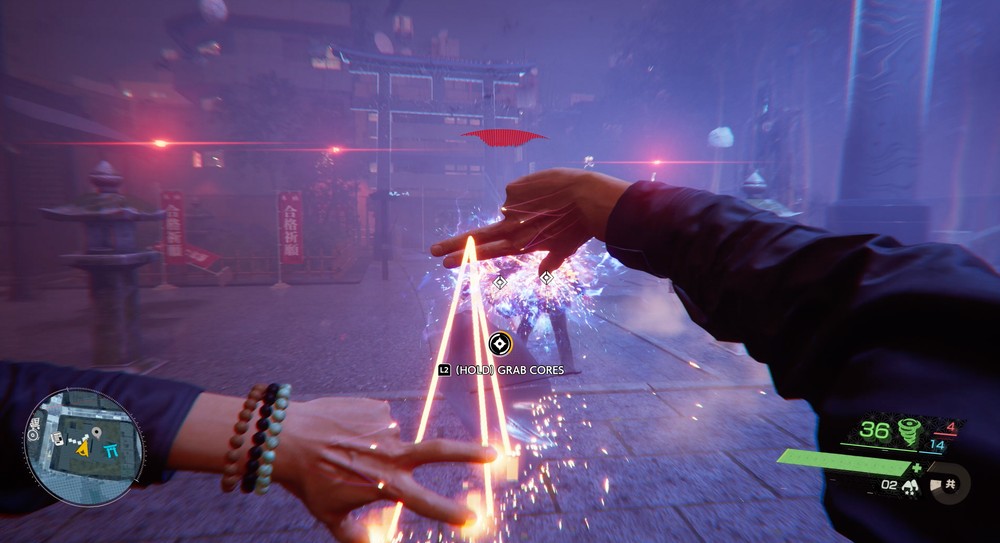Select the yellow player arrow on minimap

point(83,449)
